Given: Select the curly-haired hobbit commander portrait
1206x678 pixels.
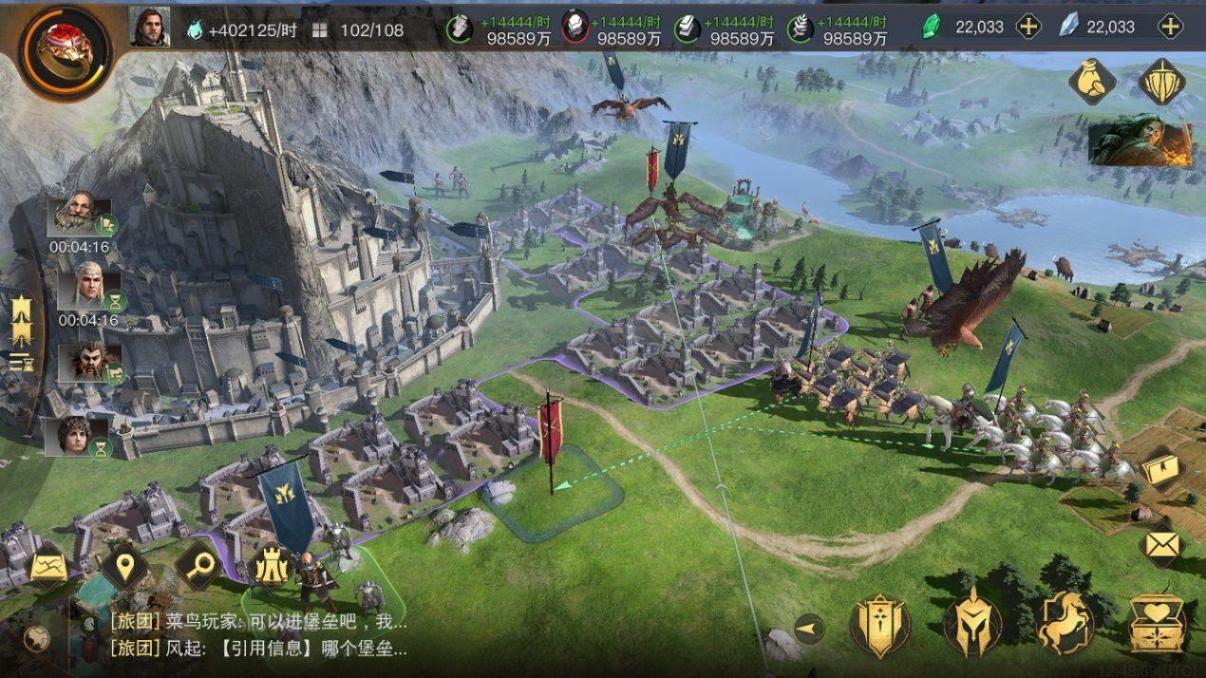Looking at the screenshot, I should (80, 436).
